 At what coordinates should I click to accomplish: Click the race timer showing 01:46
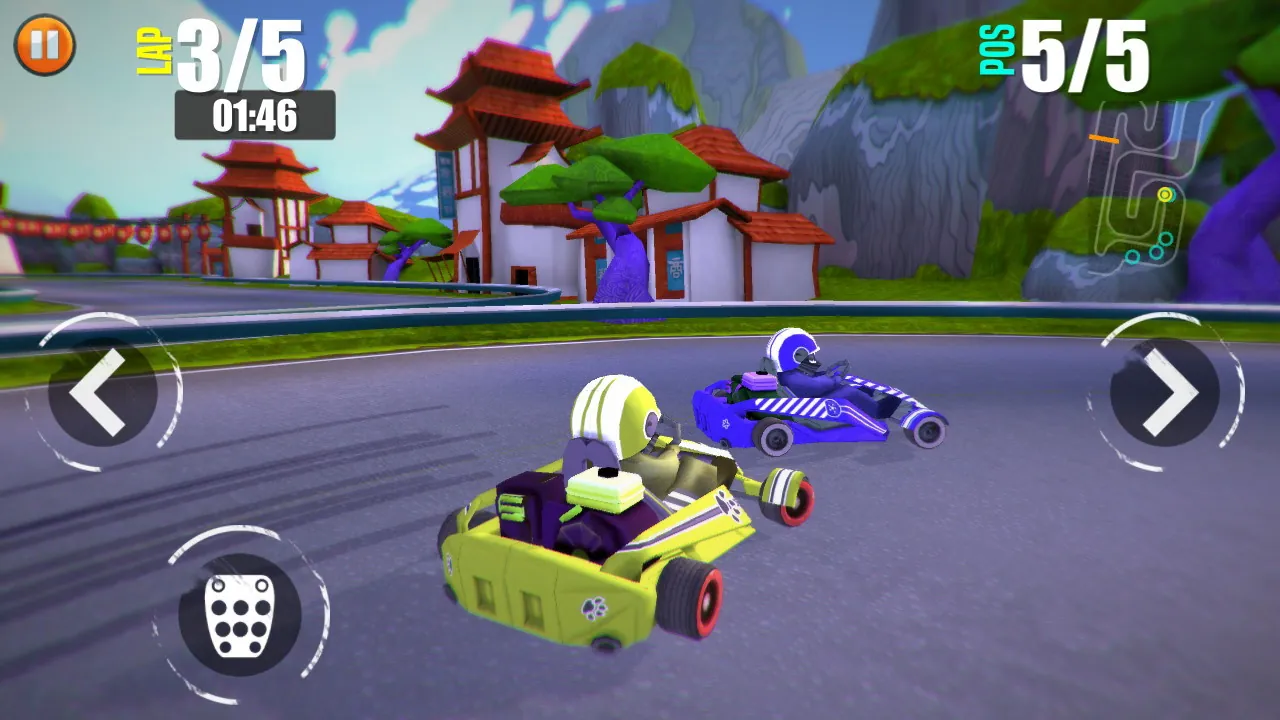coord(252,115)
